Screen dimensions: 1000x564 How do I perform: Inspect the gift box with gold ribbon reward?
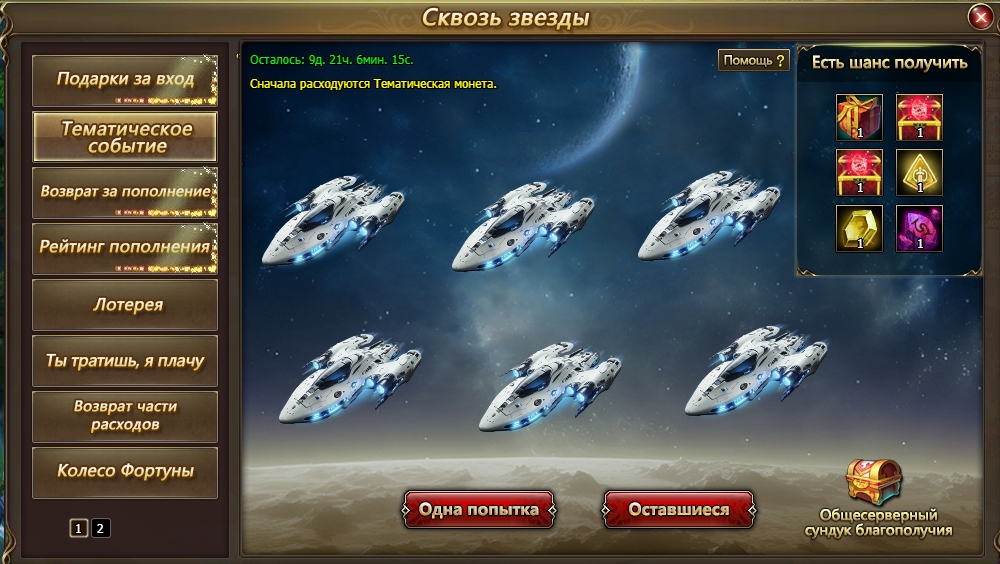(x=859, y=117)
